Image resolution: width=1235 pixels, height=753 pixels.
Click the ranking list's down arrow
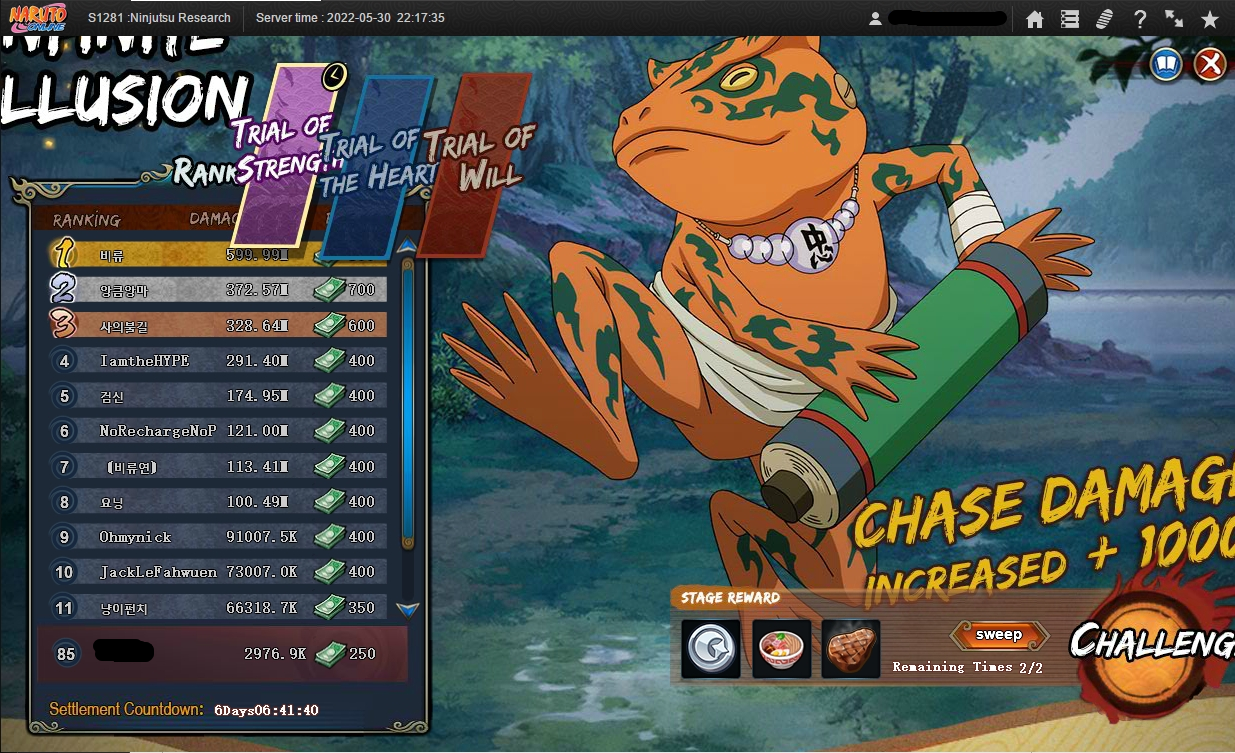point(407,608)
